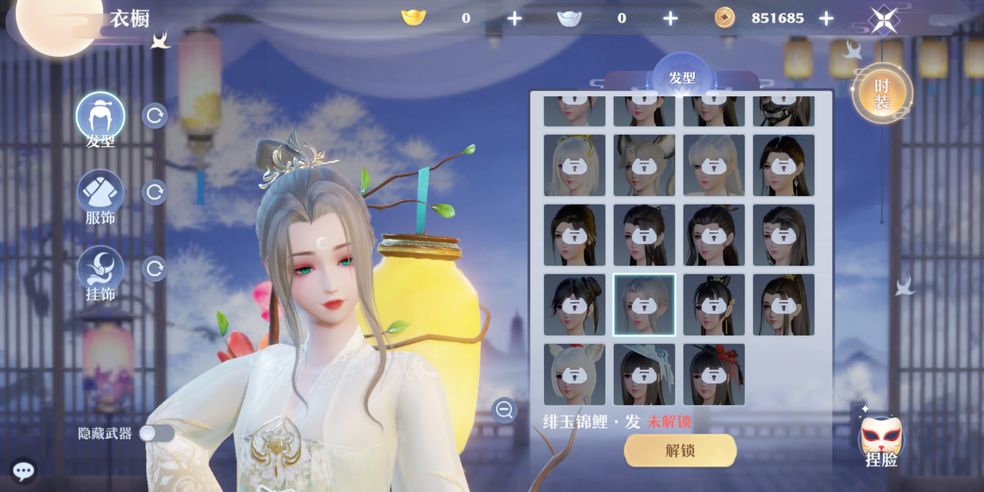Viewport: 984px width, 492px height.
Task: Open the chat bubble icon
Action: tap(22, 469)
